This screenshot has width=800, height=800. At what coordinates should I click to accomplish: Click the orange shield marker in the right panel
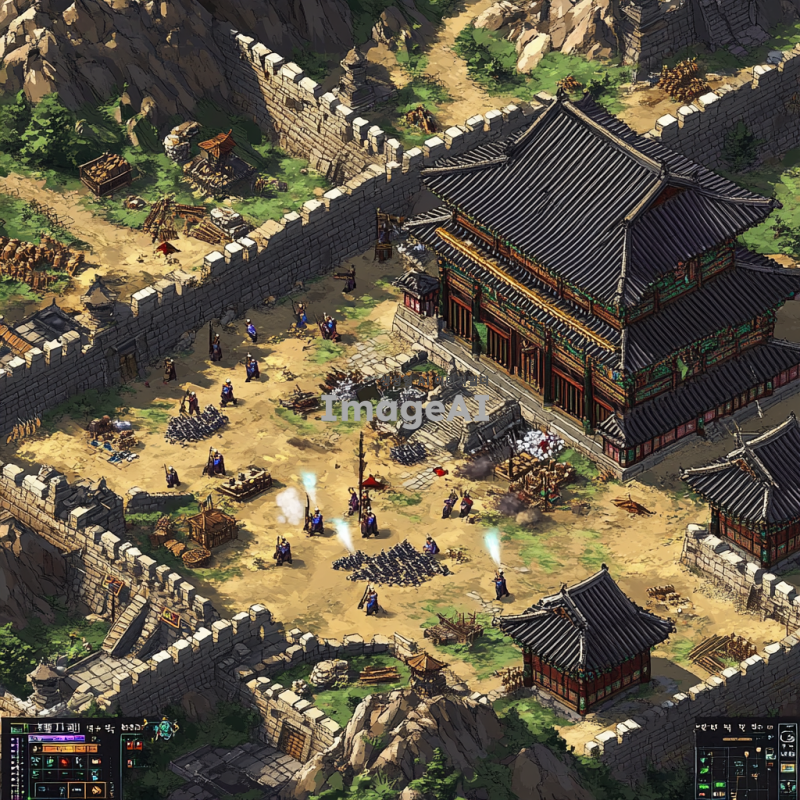(746, 753)
